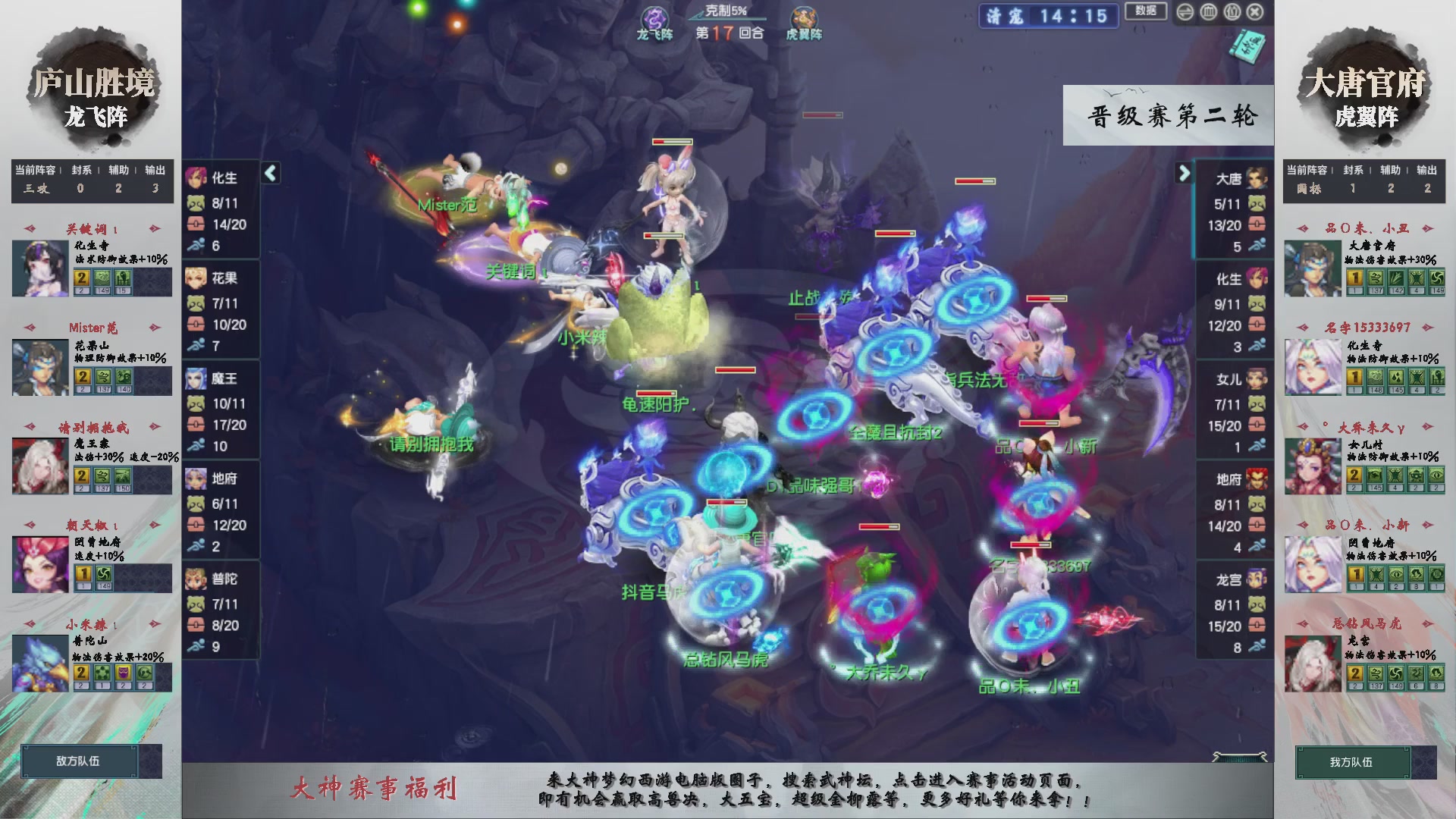
Task: Click the 魔王 portrait in left unit panel
Action: pos(196,379)
